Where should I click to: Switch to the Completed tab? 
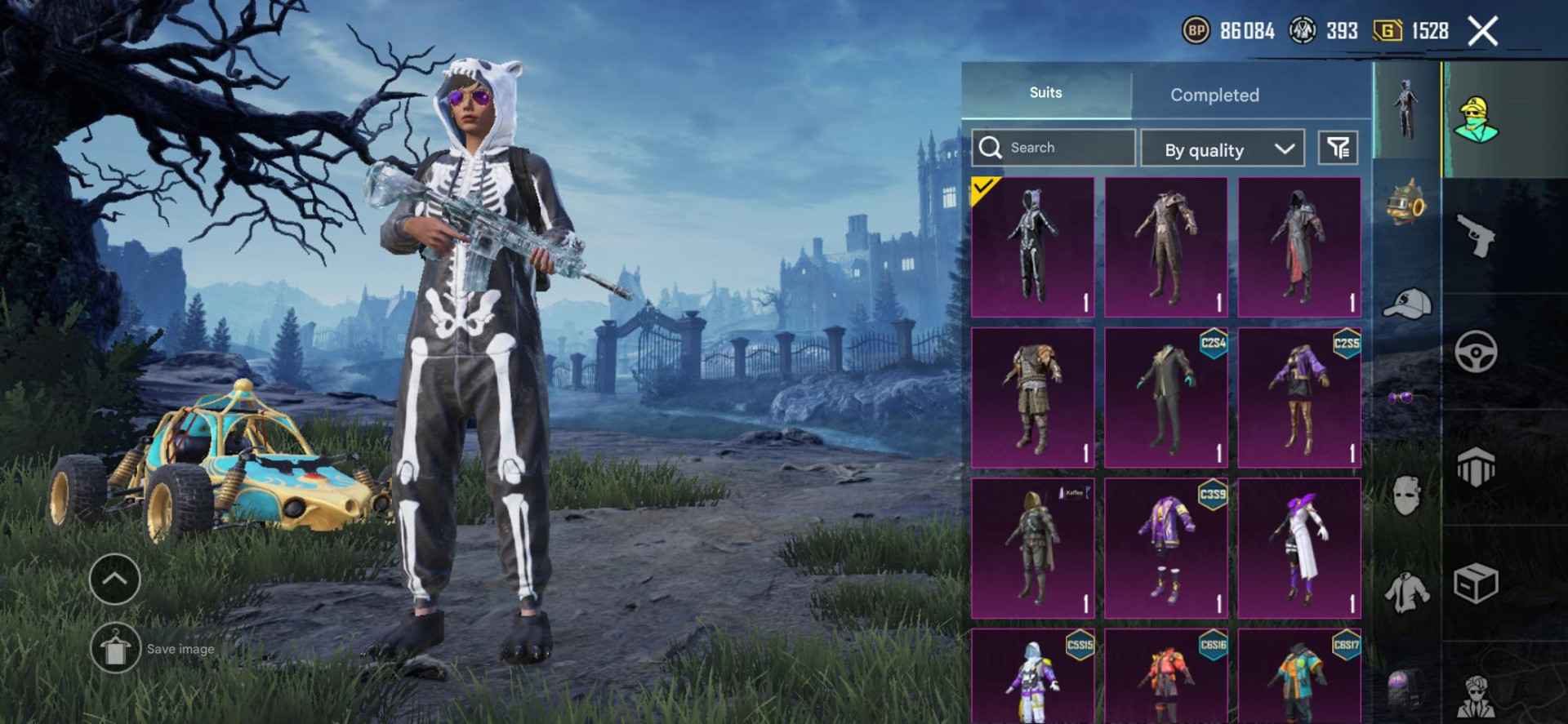pyautogui.click(x=1214, y=95)
